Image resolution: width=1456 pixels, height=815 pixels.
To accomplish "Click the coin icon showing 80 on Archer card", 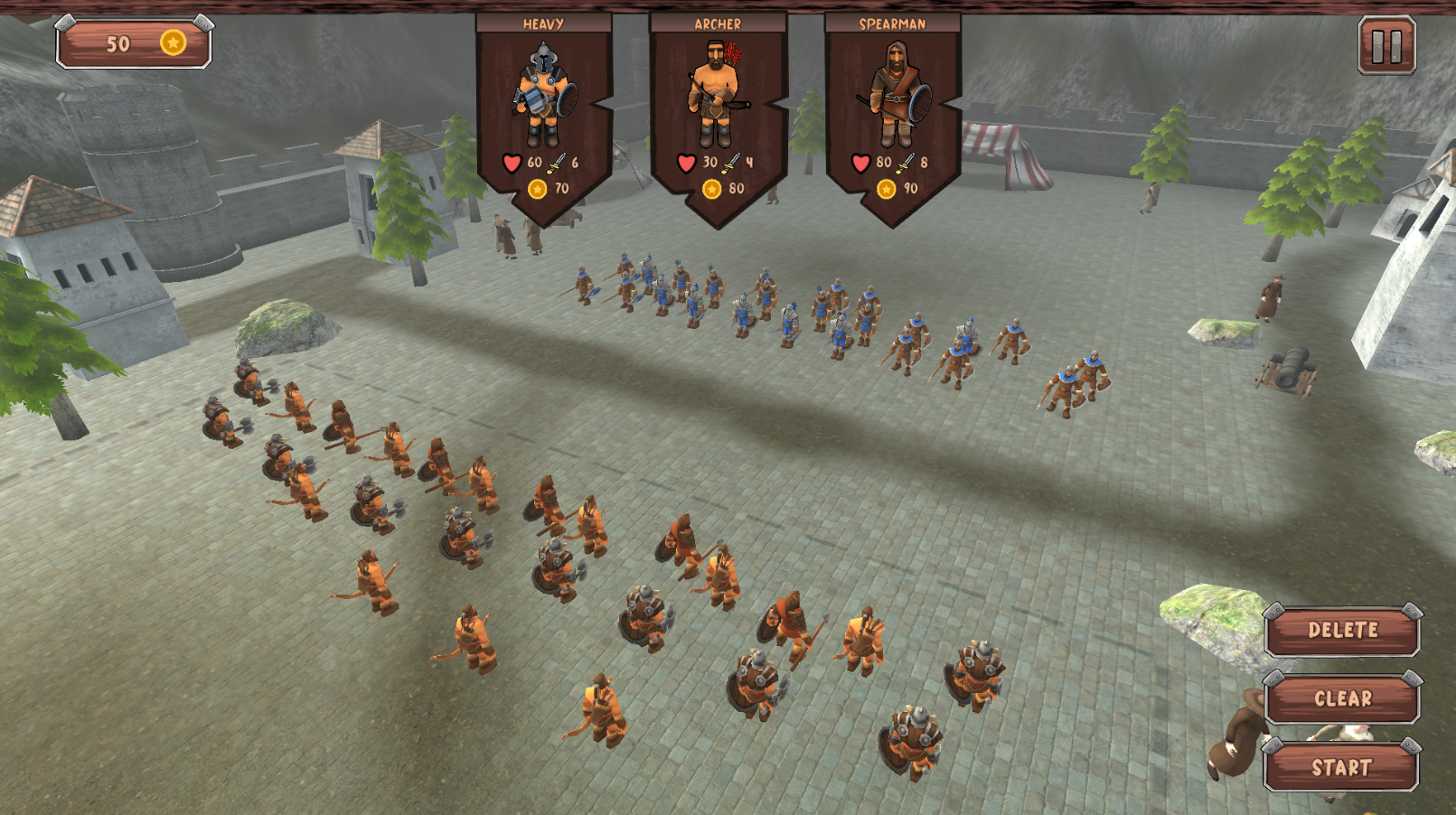I will click(x=710, y=190).
